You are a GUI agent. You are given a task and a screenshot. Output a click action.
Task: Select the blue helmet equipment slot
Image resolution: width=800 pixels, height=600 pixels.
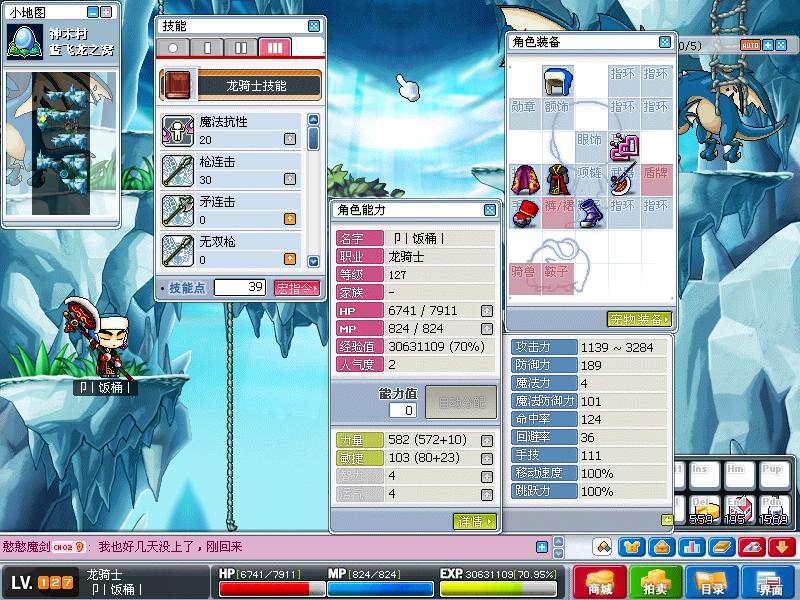557,82
